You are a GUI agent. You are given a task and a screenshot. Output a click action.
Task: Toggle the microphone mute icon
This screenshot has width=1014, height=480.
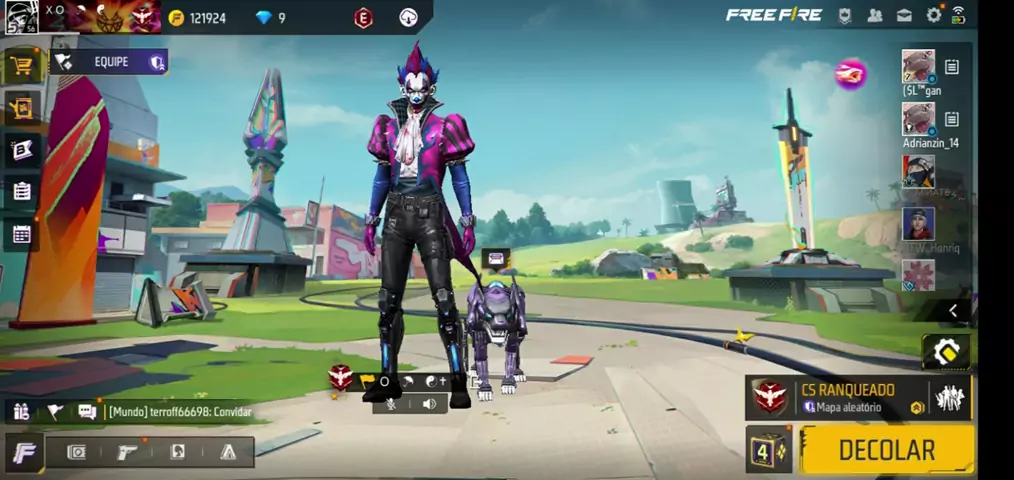[391, 403]
